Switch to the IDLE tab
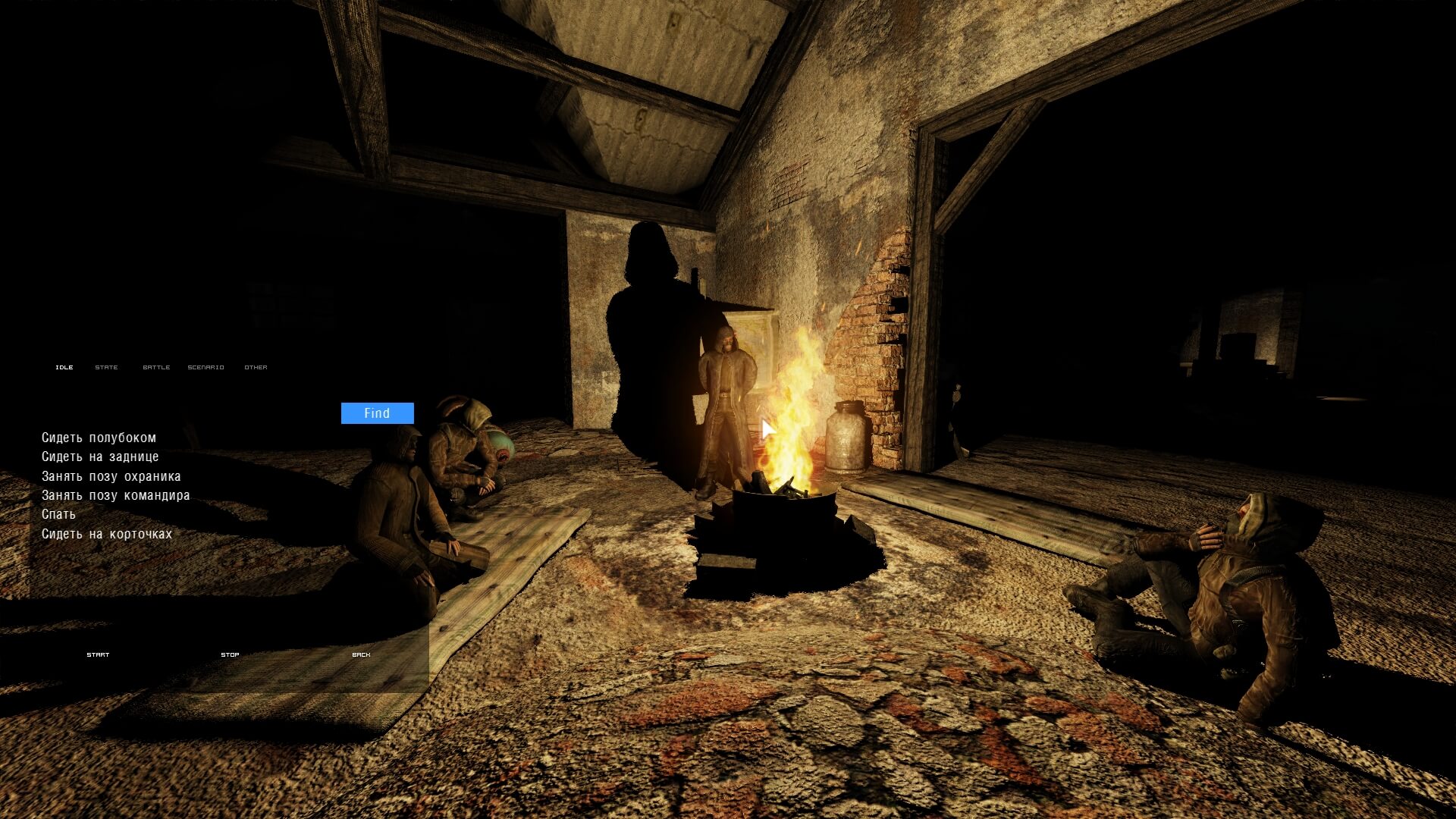 point(64,367)
